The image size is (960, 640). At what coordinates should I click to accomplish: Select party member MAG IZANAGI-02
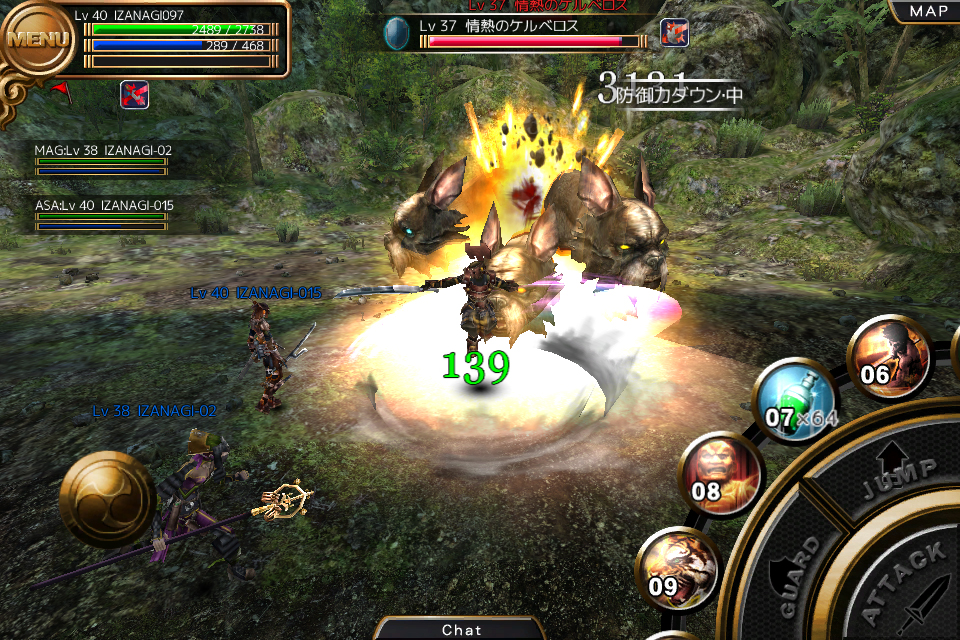click(102, 159)
